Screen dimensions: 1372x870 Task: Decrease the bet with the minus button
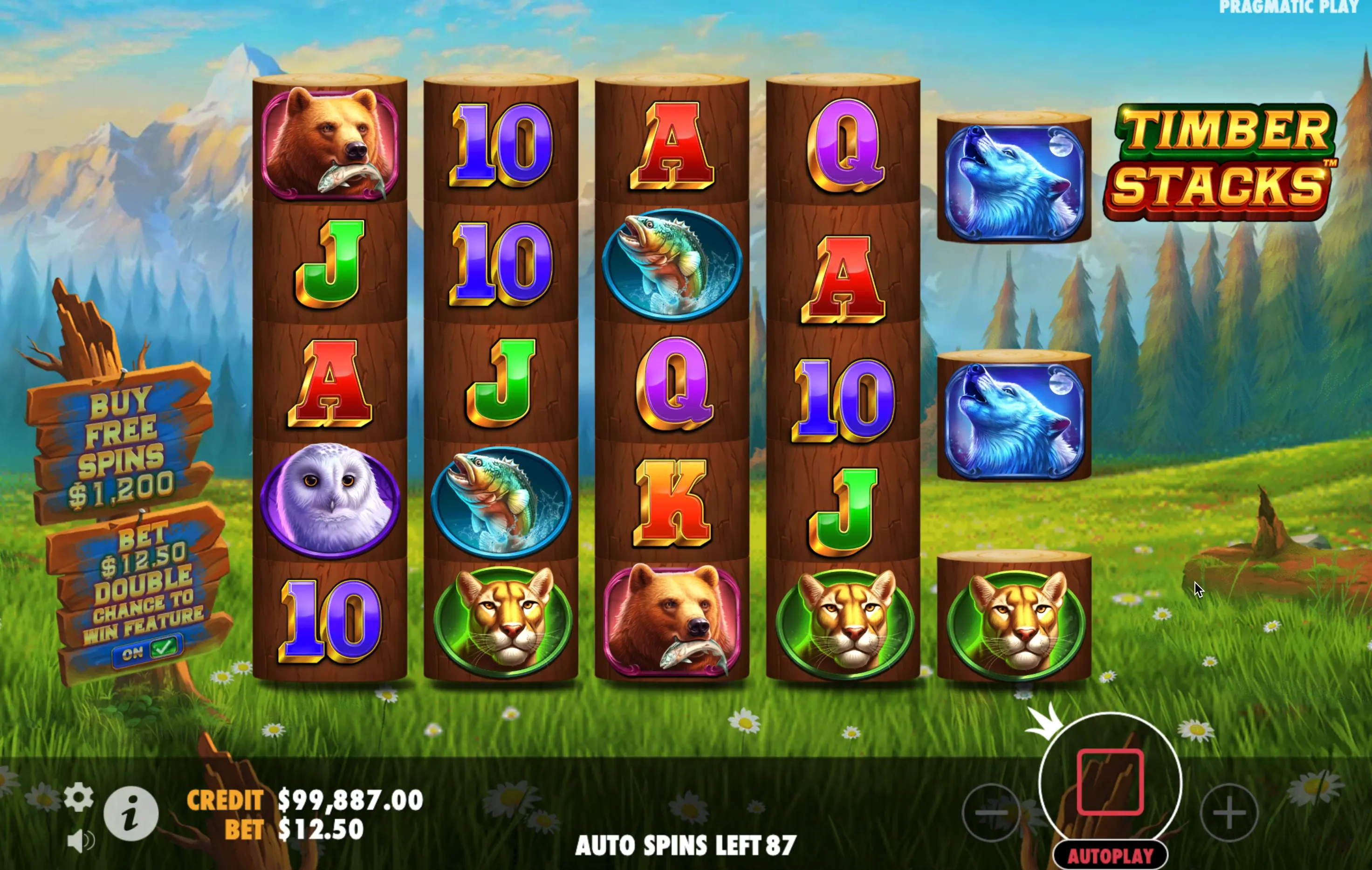pos(990,812)
